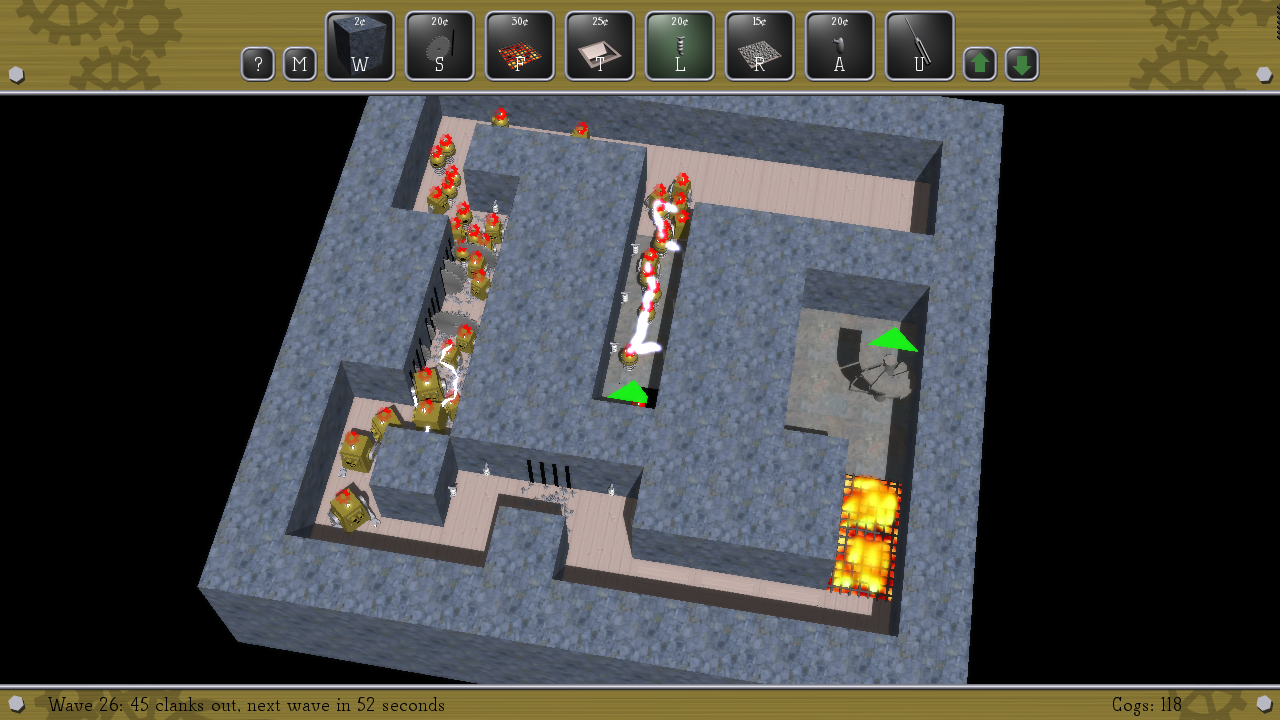Click the green down arrow button
Screen dimensions: 1280x720
point(1022,65)
